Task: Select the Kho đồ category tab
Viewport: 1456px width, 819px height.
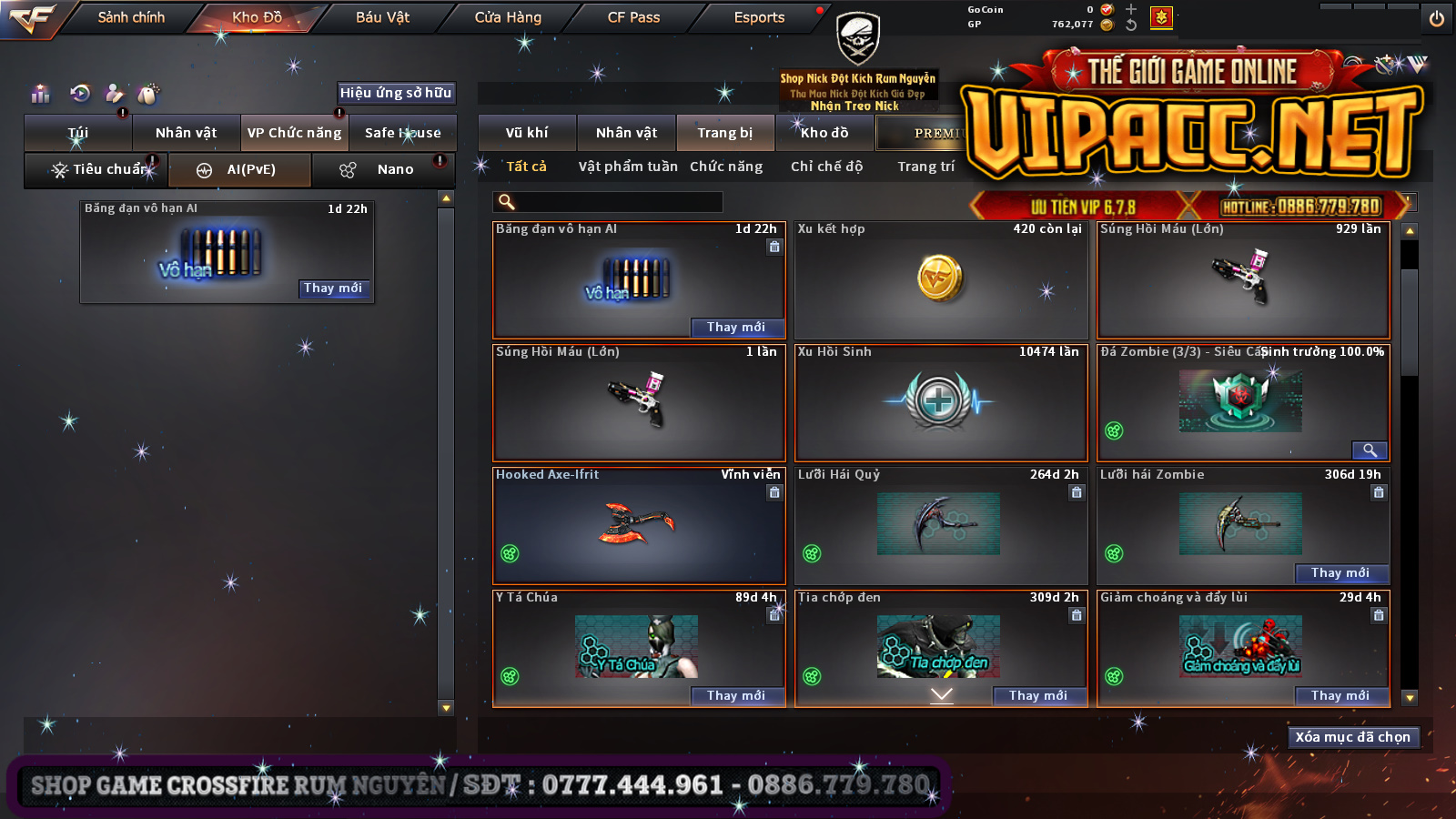Action: click(x=824, y=133)
